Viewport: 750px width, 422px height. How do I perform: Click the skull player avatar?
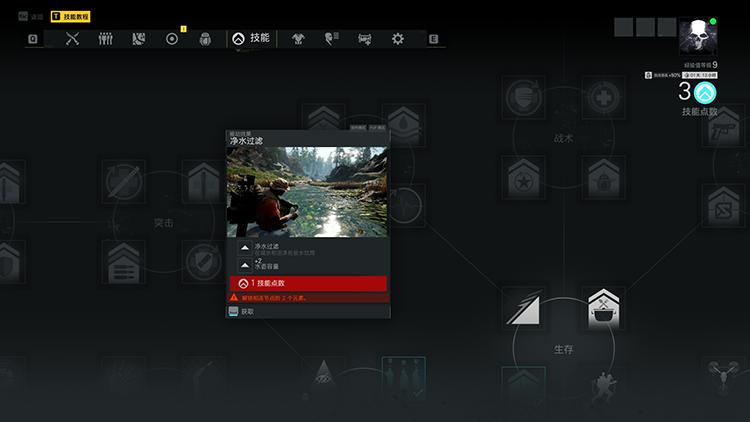pyautogui.click(x=695, y=37)
